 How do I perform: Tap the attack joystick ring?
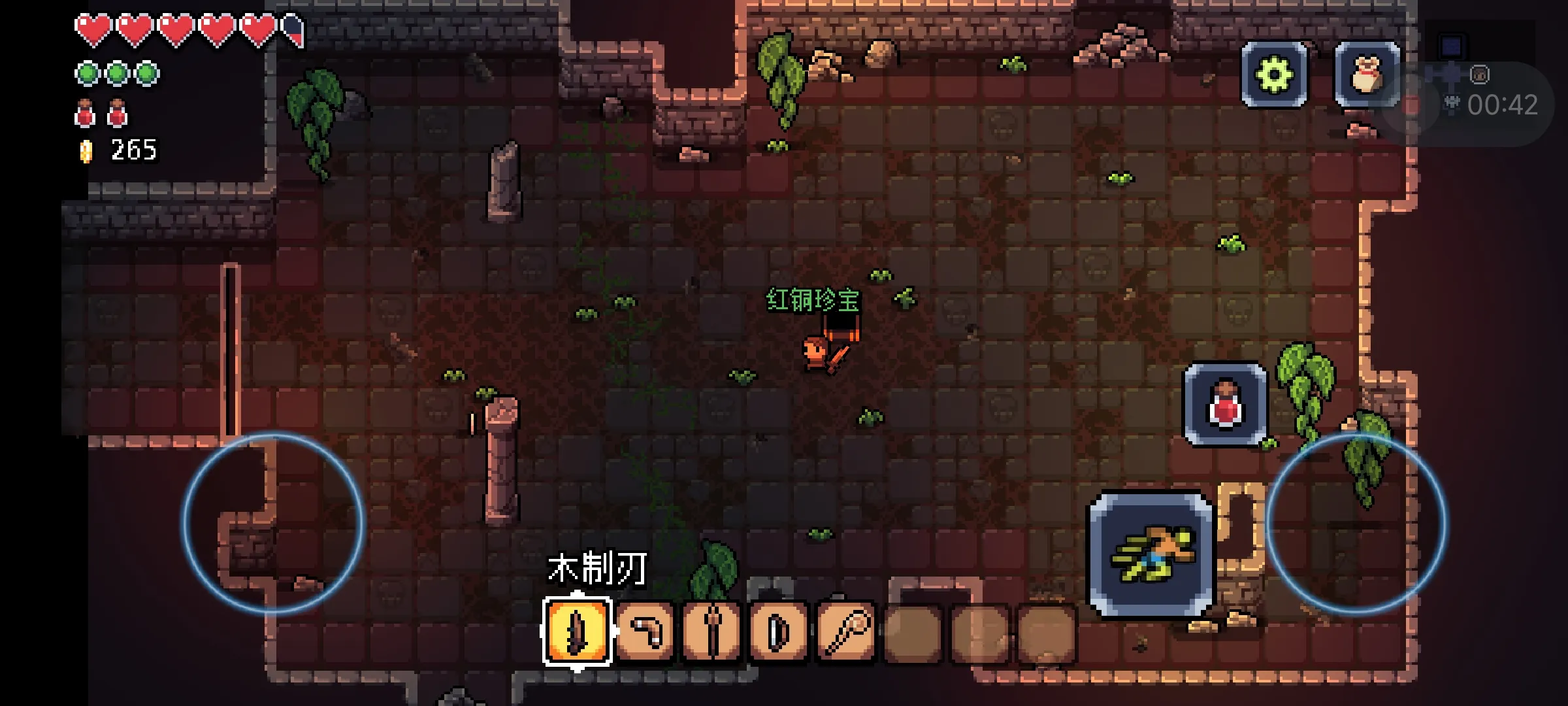[x=1356, y=523]
